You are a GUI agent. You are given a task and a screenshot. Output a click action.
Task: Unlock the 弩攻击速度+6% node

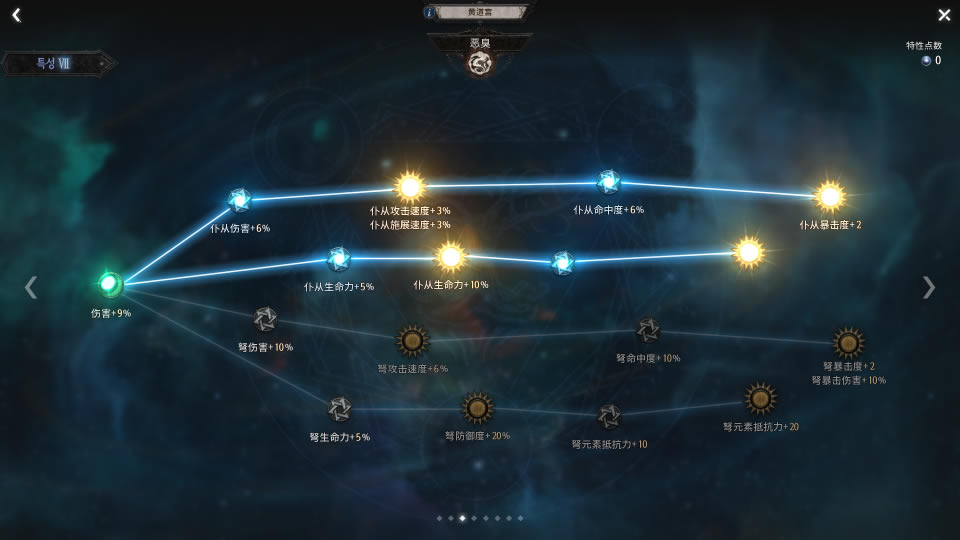412,341
